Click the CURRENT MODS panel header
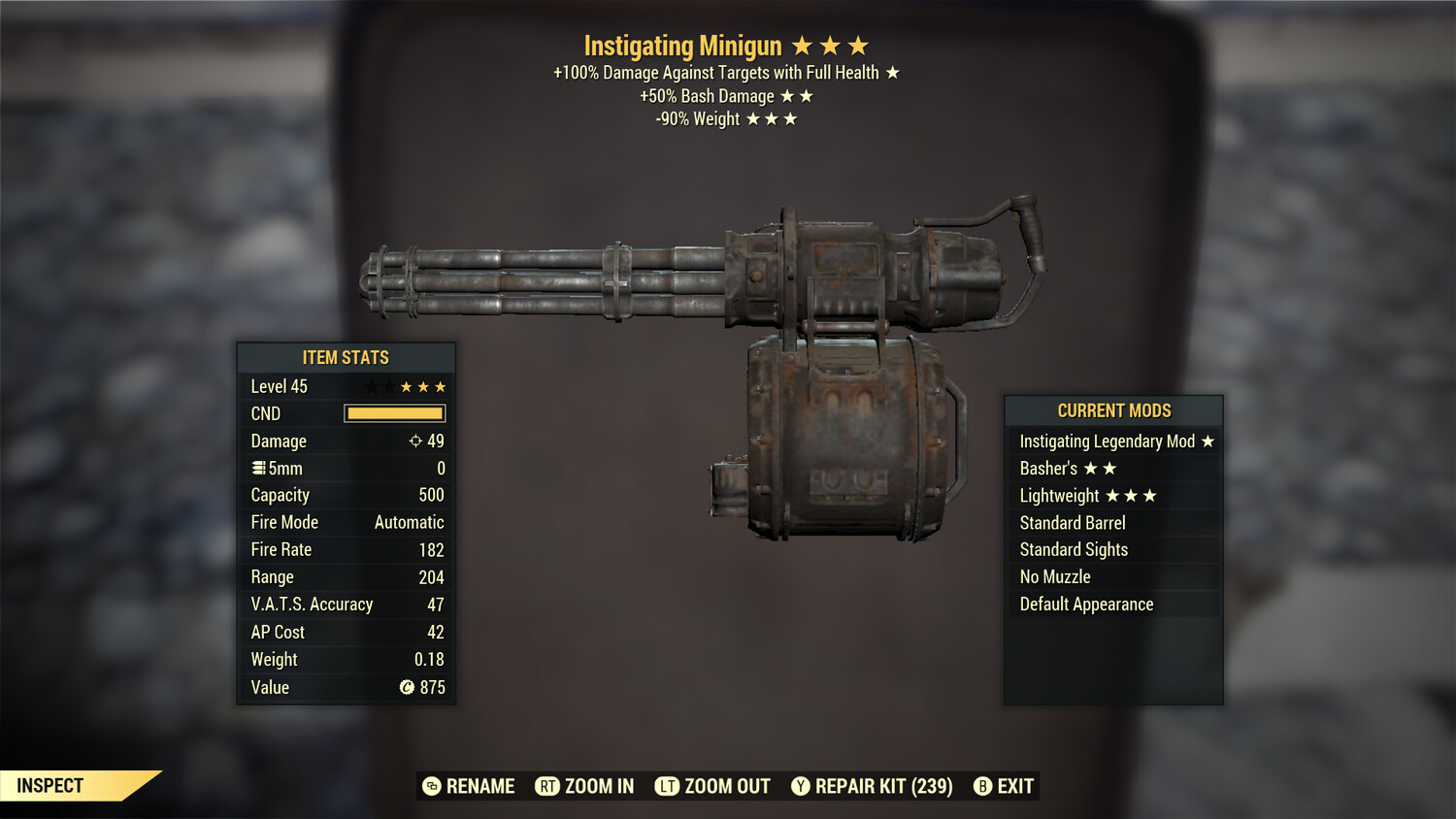The image size is (1456, 819). pyautogui.click(x=1113, y=410)
